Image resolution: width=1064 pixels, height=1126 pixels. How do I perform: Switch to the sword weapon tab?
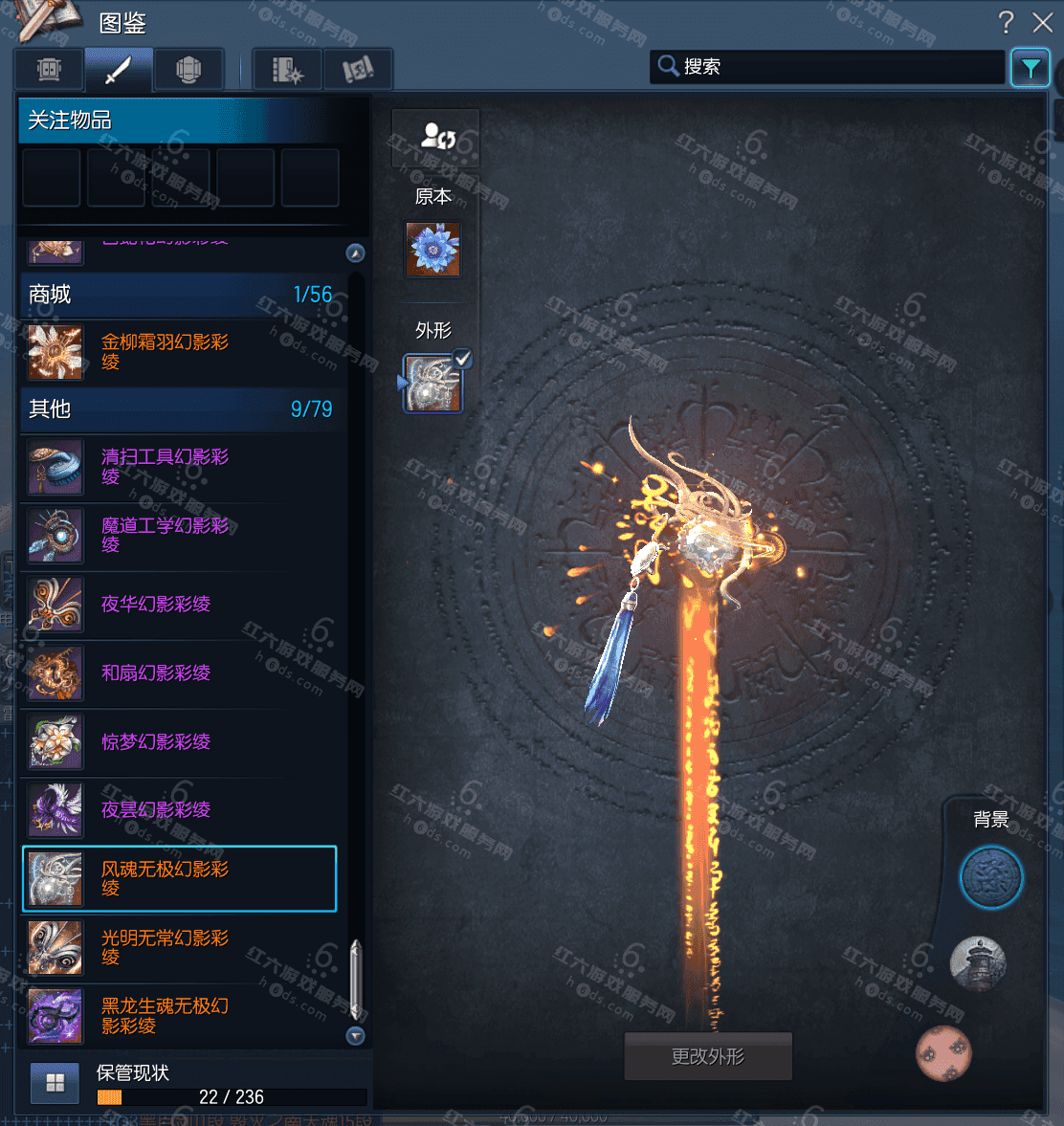pos(118,70)
